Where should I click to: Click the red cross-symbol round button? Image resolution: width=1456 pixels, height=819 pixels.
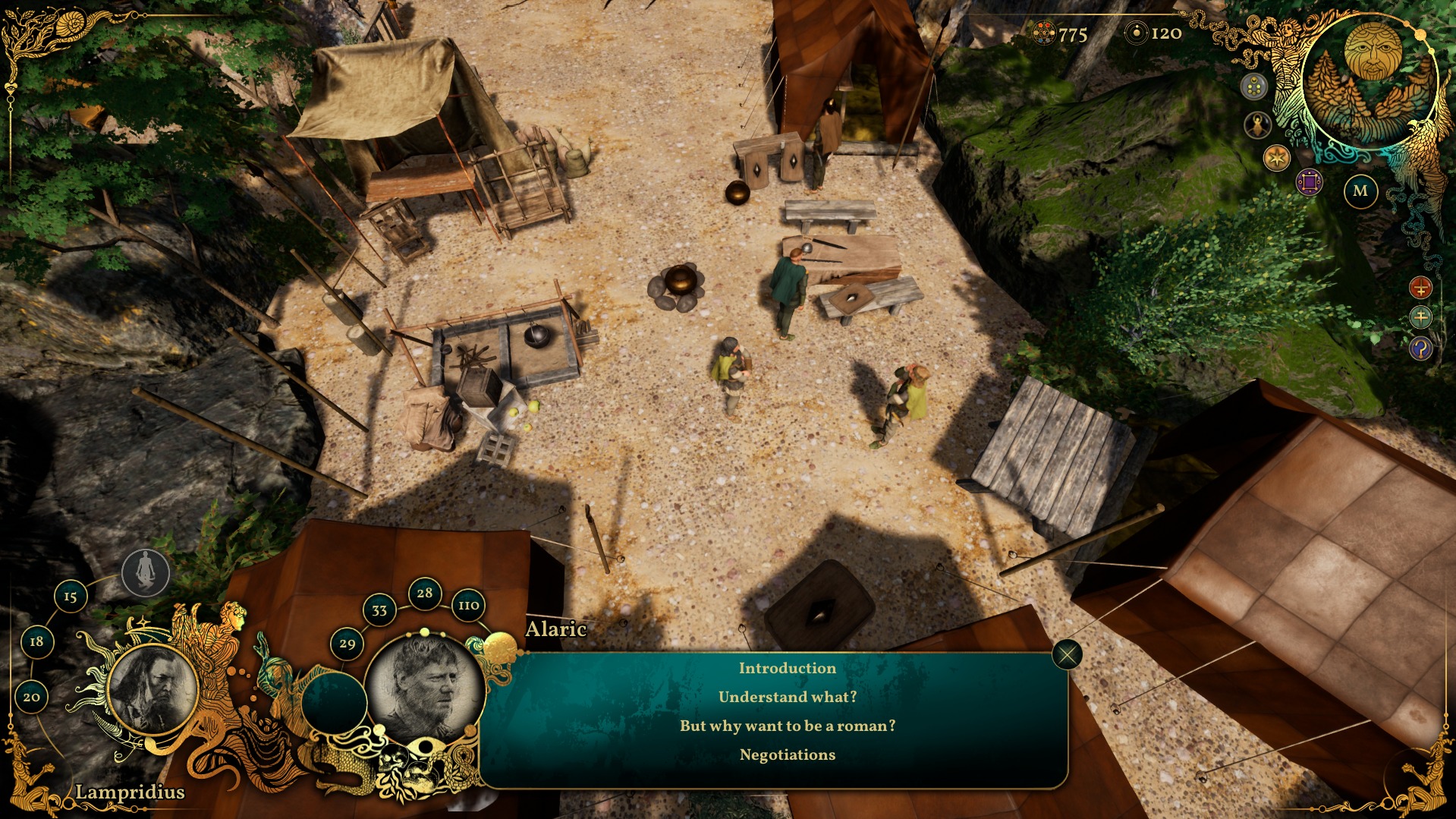tap(1420, 288)
